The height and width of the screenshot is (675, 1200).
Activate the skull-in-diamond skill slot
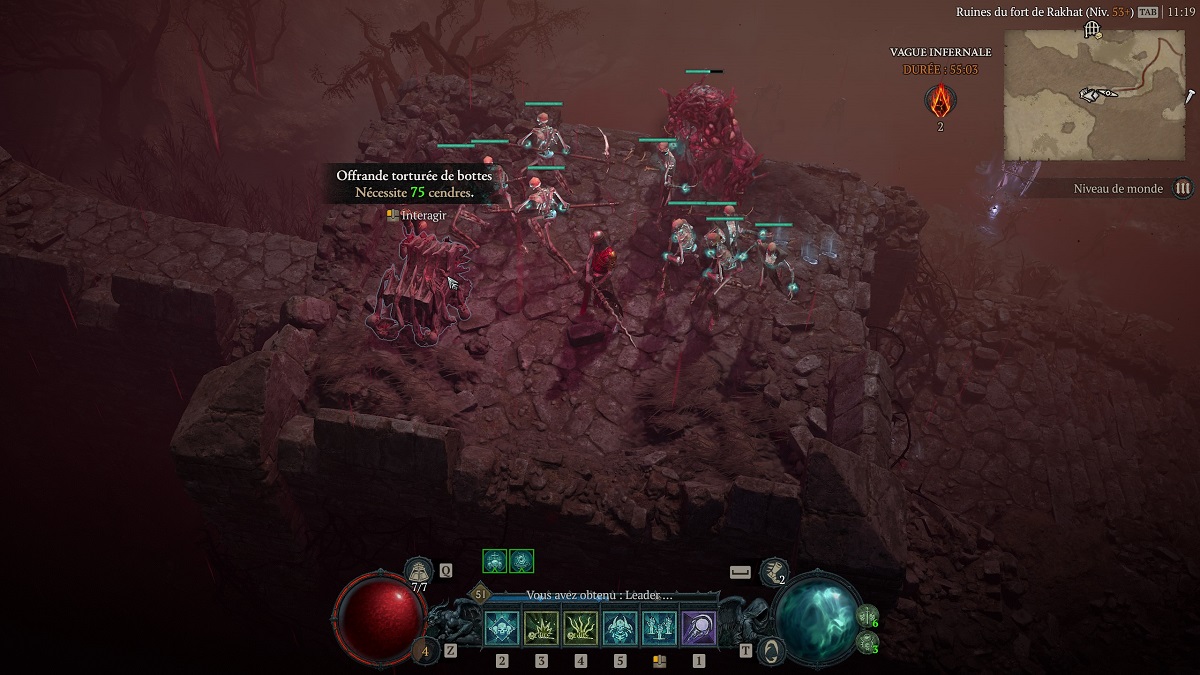coord(501,628)
